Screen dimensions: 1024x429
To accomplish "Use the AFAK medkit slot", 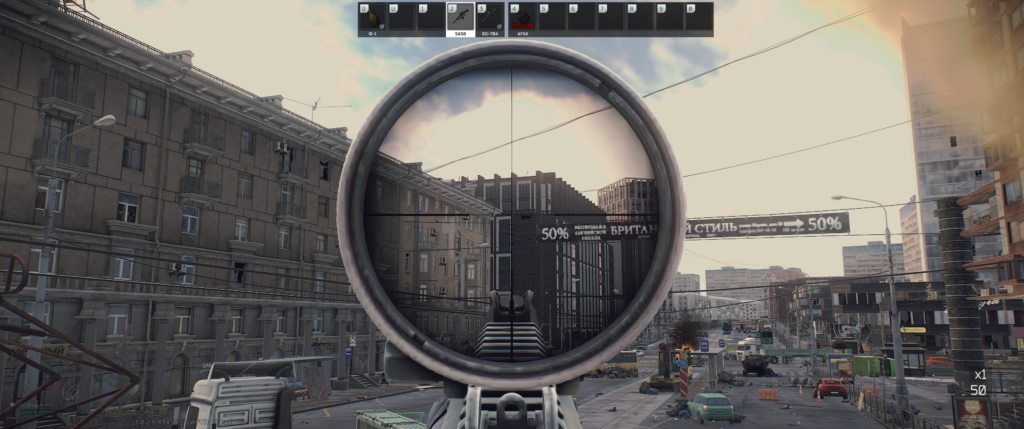I will (x=523, y=18).
